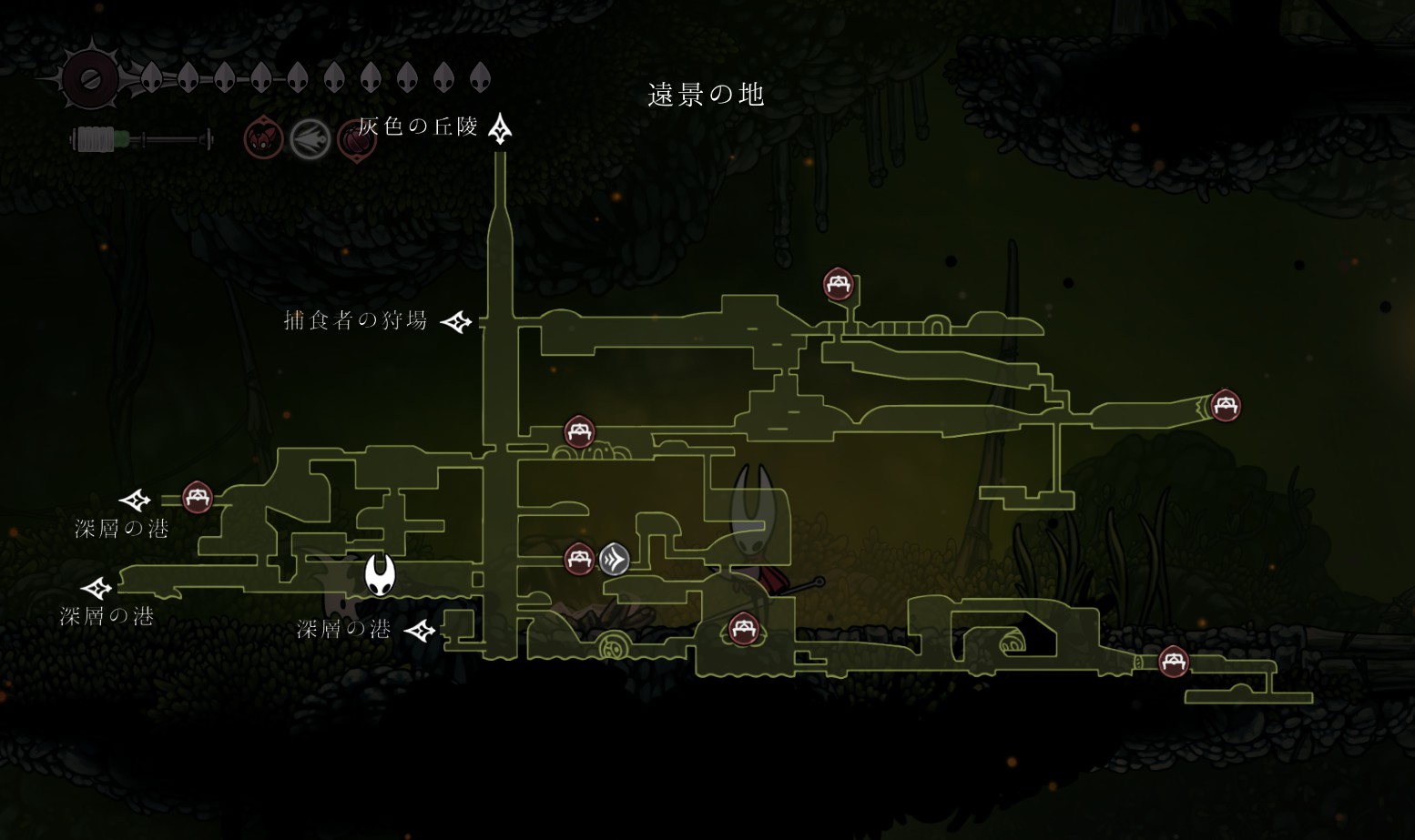Select the red beetle tool icon in the HUD
The image size is (1415, 840).
click(263, 139)
